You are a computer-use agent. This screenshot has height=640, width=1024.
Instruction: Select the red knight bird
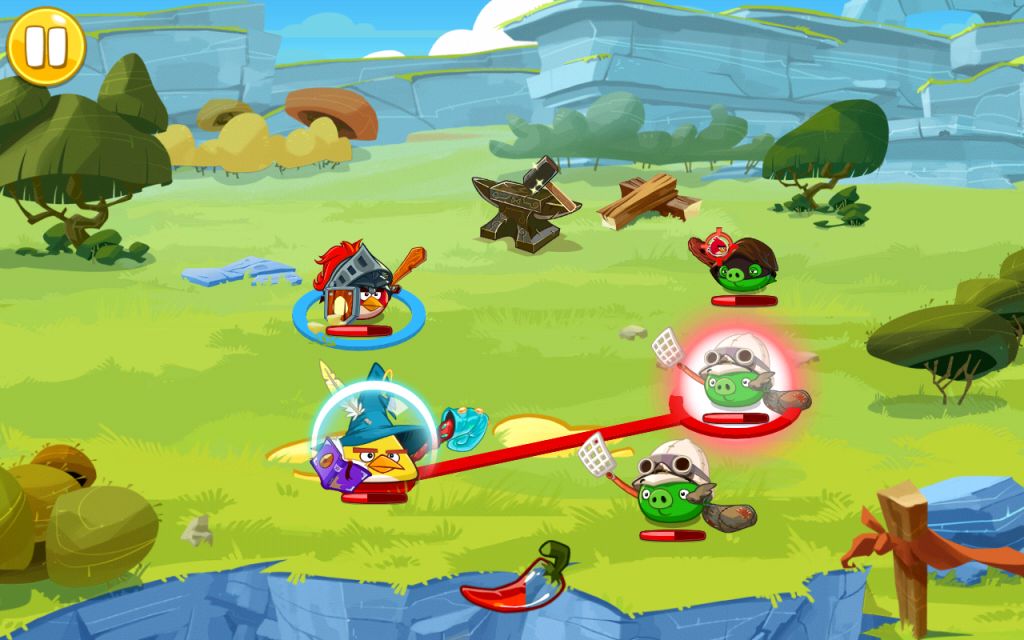click(359, 291)
